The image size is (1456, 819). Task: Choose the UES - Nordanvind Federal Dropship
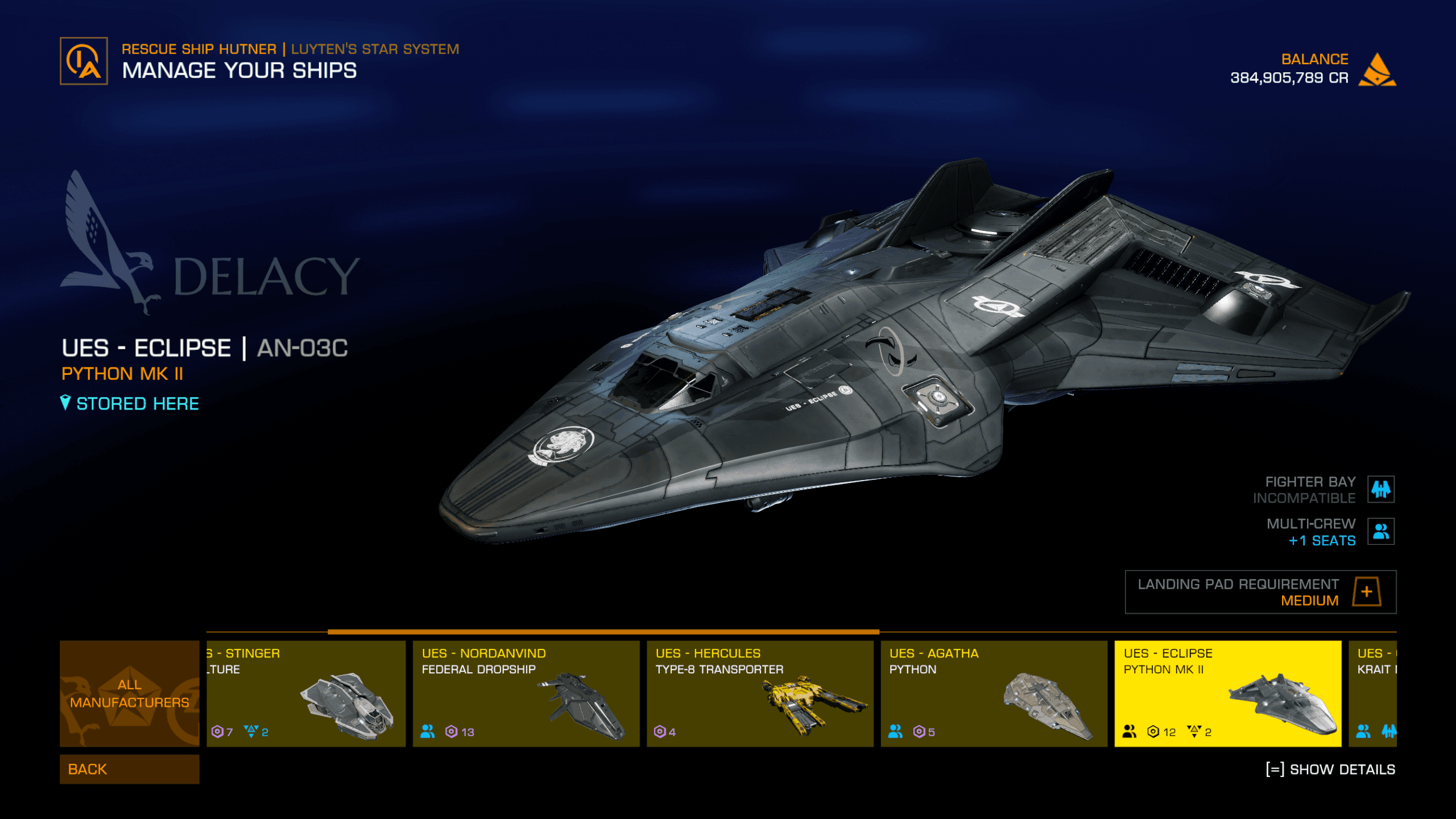coord(526,693)
